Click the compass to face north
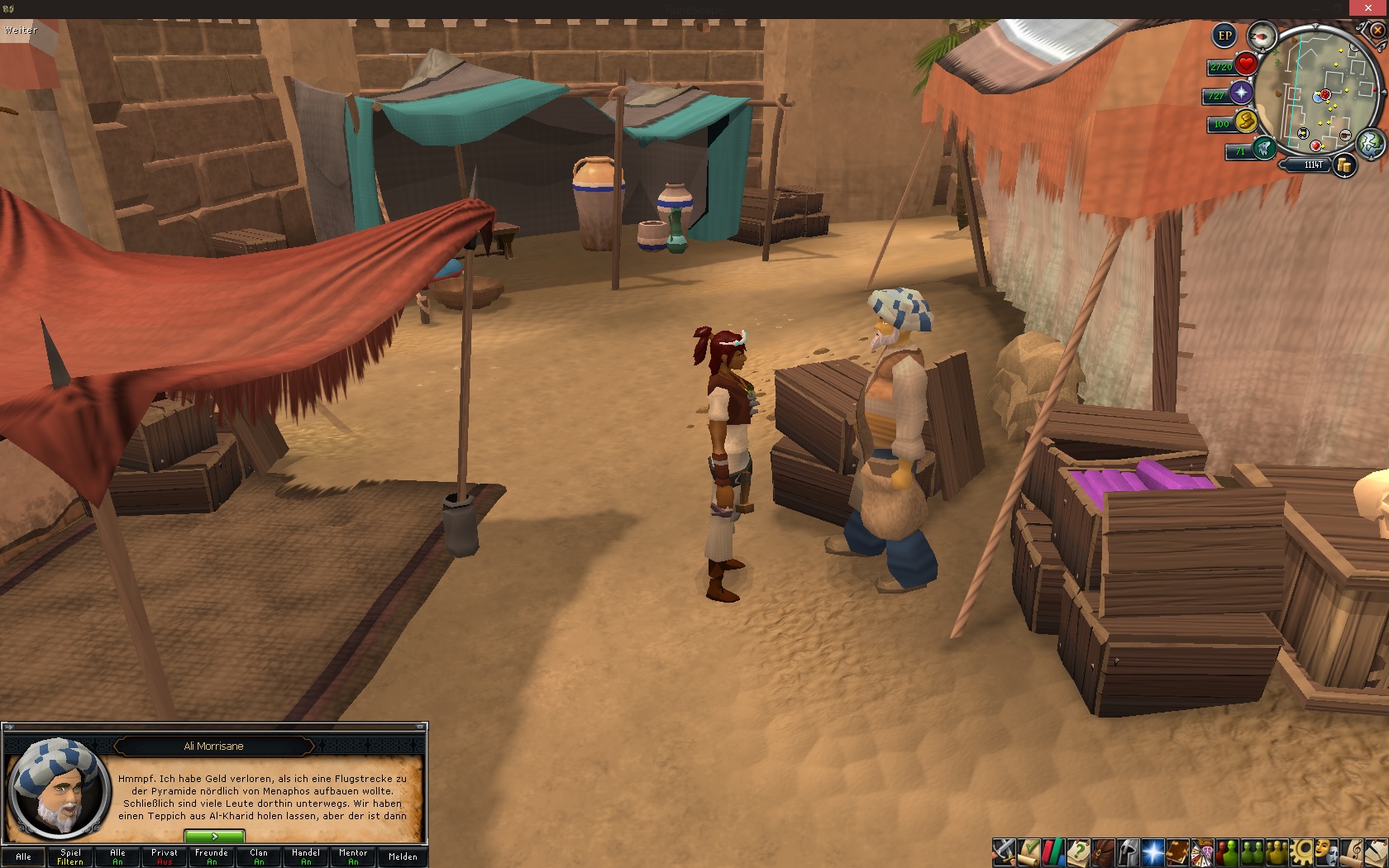This screenshot has width=1389, height=868. pos(1262,36)
